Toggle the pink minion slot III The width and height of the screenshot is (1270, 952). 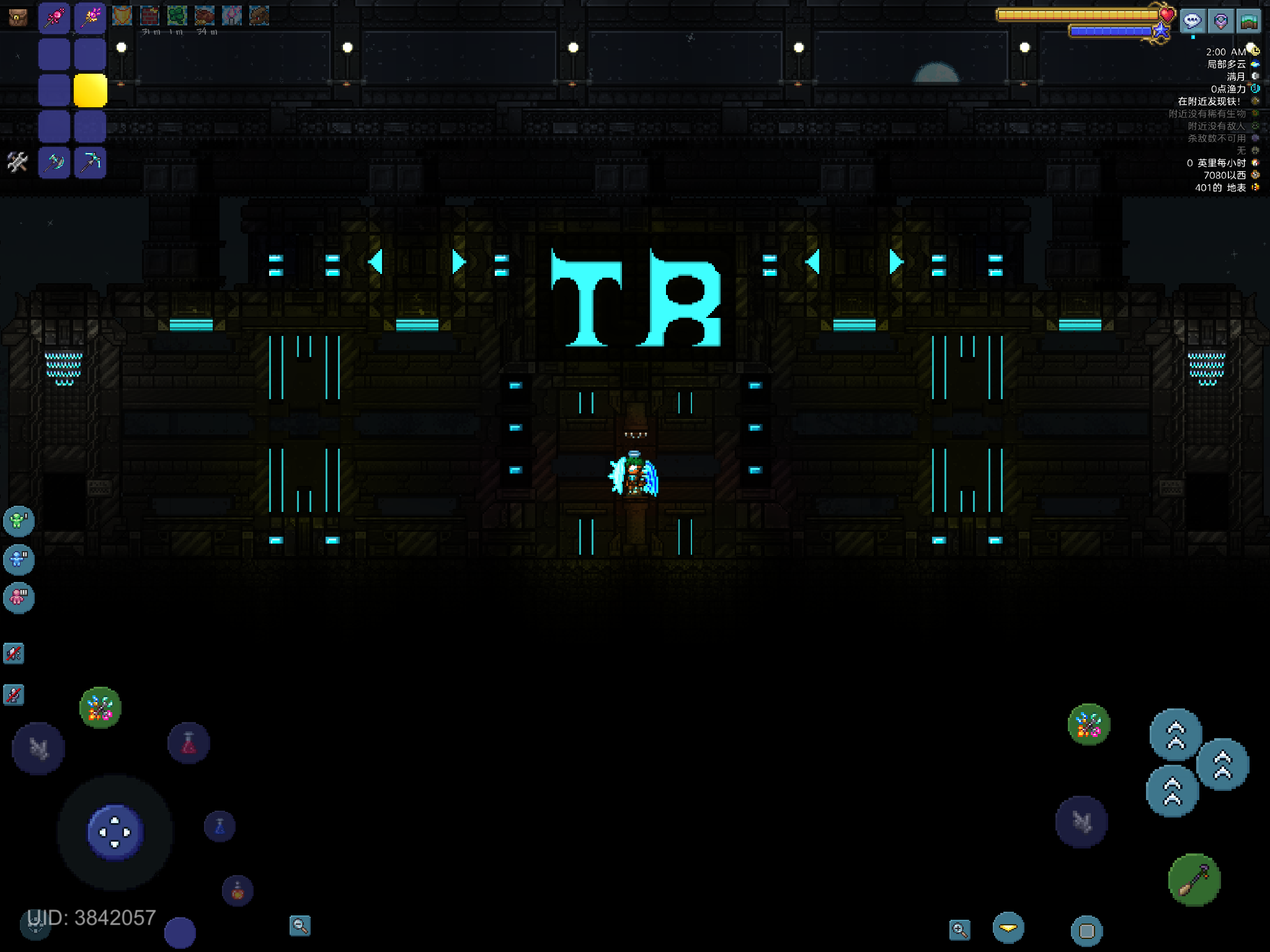[x=17, y=598]
